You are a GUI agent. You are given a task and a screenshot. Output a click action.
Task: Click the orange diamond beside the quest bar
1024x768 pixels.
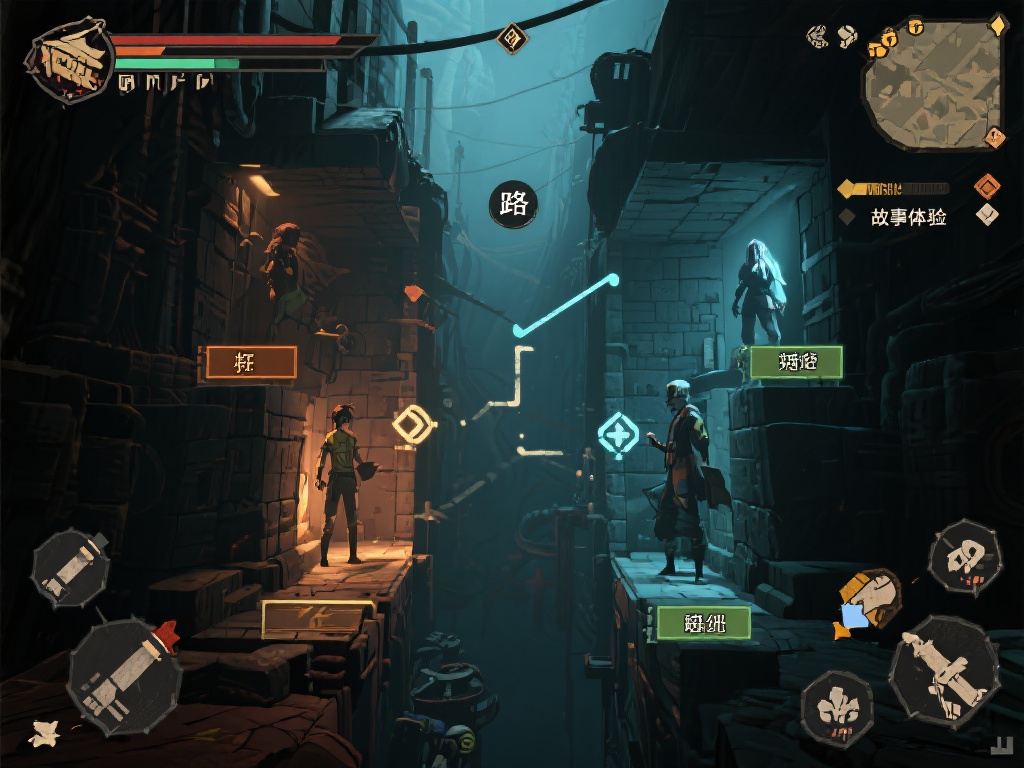click(x=988, y=186)
